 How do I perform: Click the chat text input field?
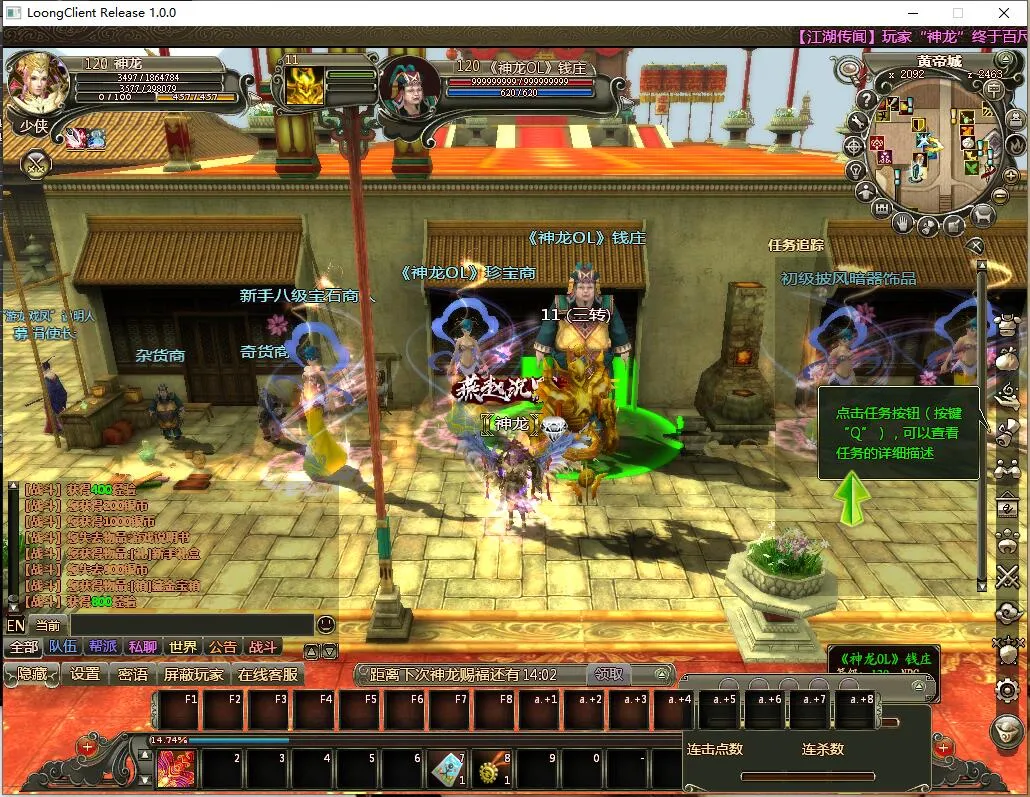coord(190,625)
